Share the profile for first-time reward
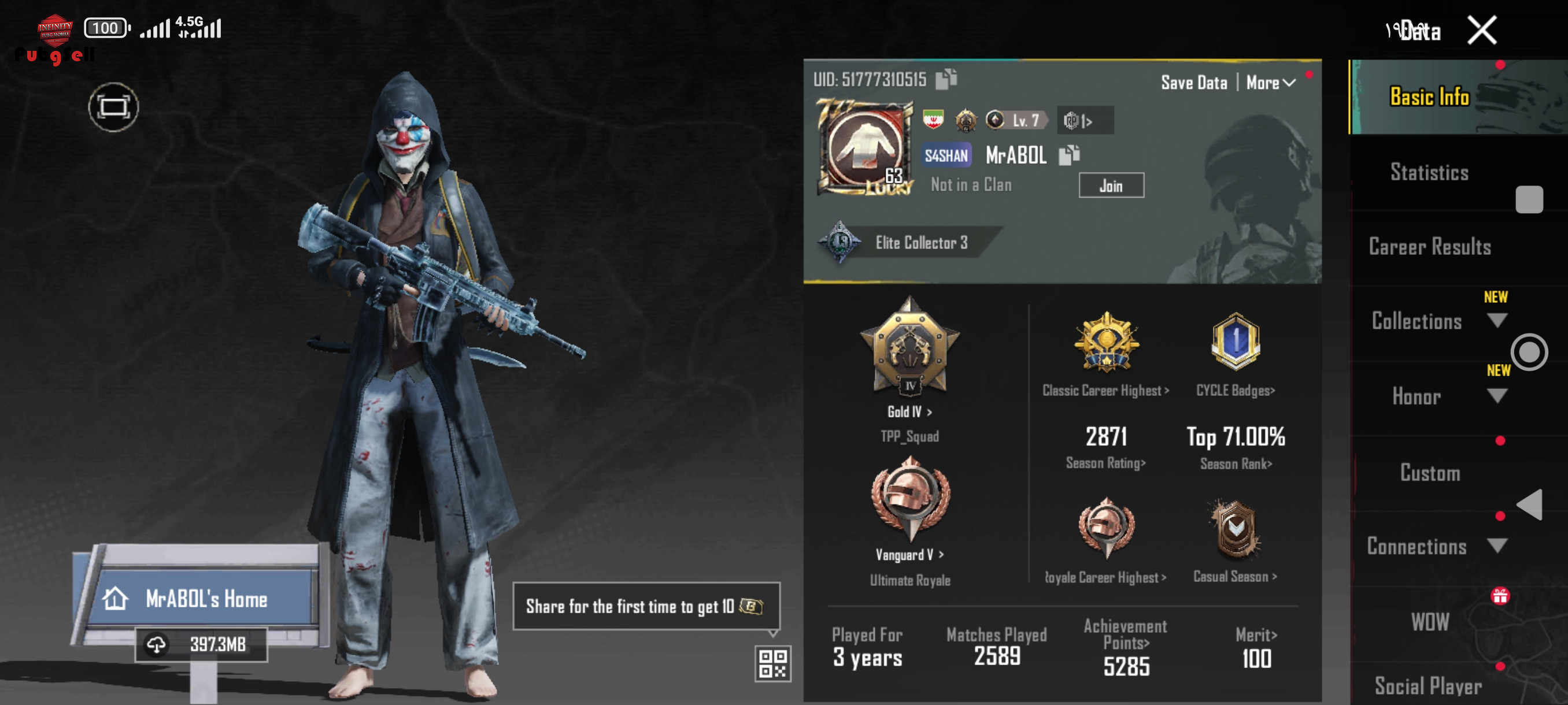This screenshot has height=705, width=1568. pyautogui.click(x=645, y=606)
